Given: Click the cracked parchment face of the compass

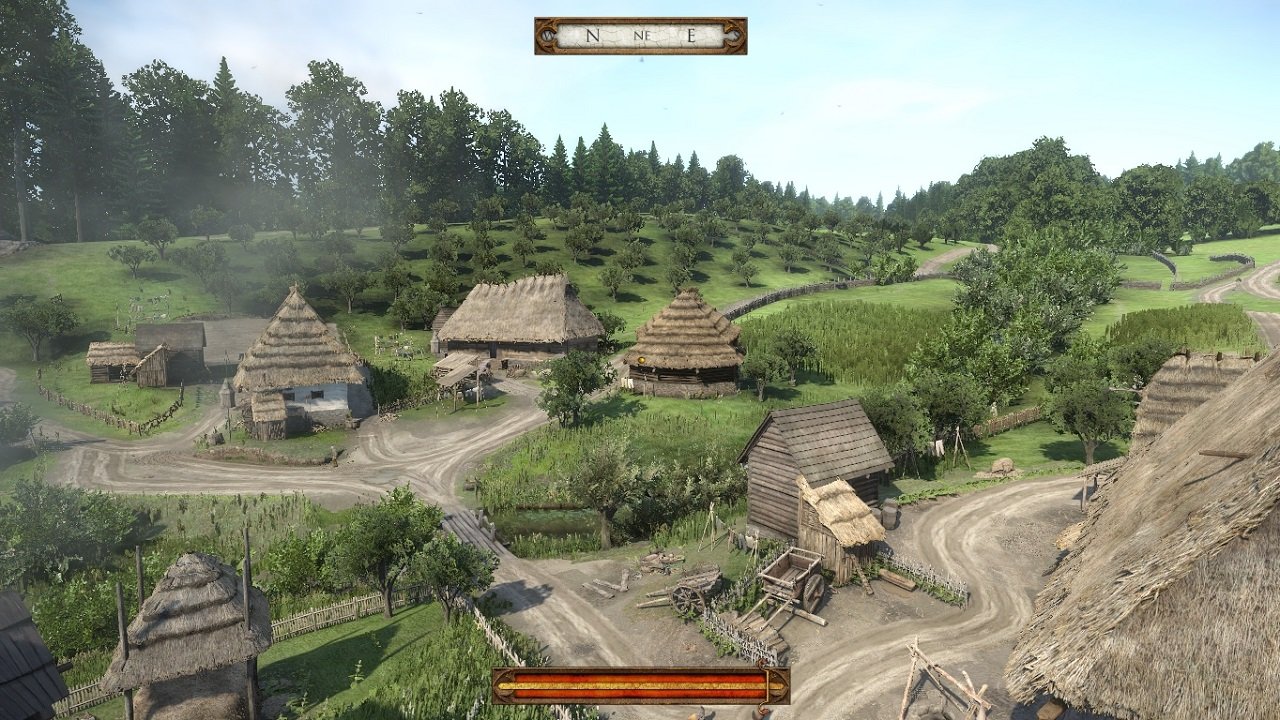Looking at the screenshot, I should [620, 35].
